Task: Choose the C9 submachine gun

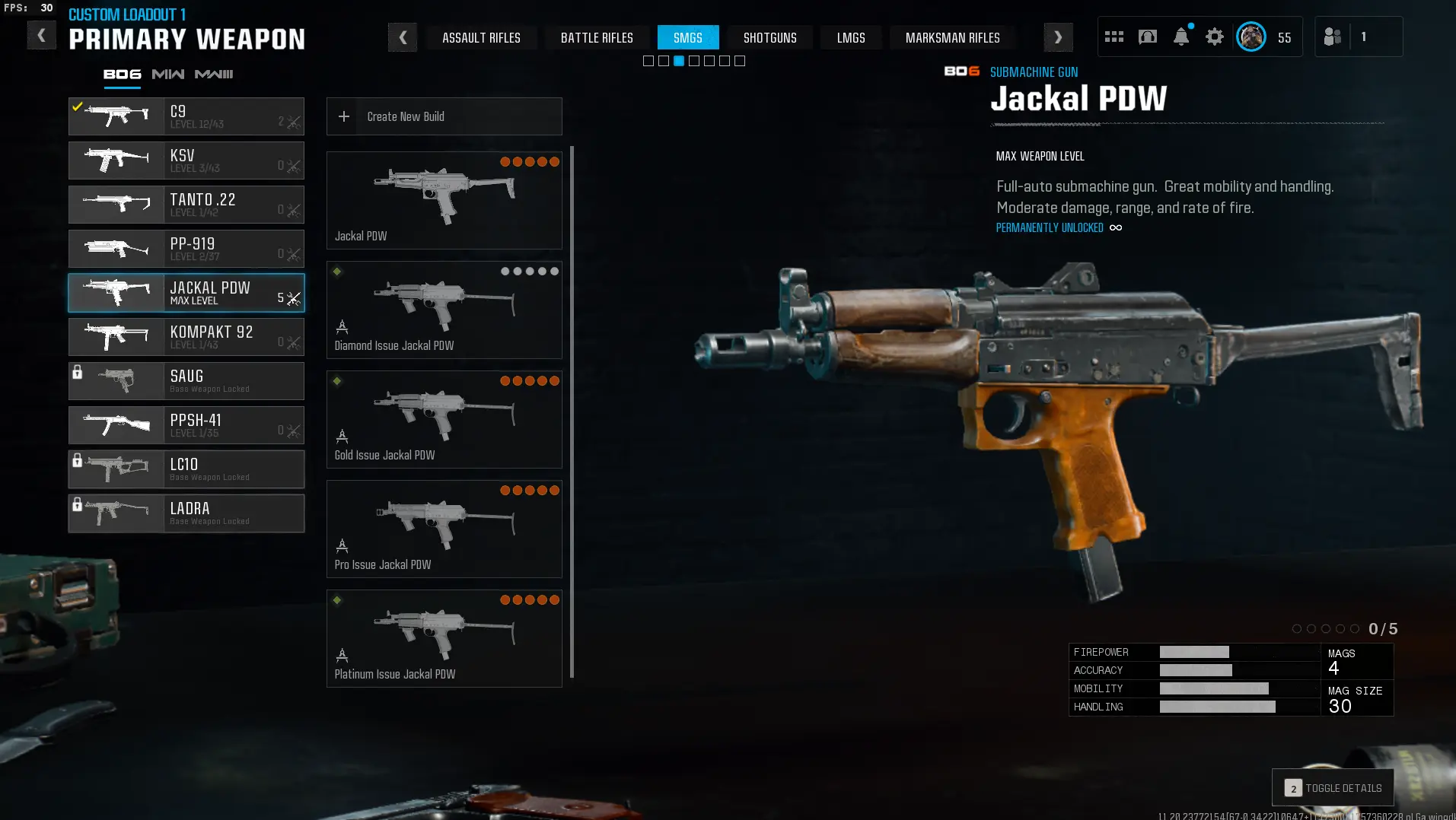Action: tap(186, 116)
